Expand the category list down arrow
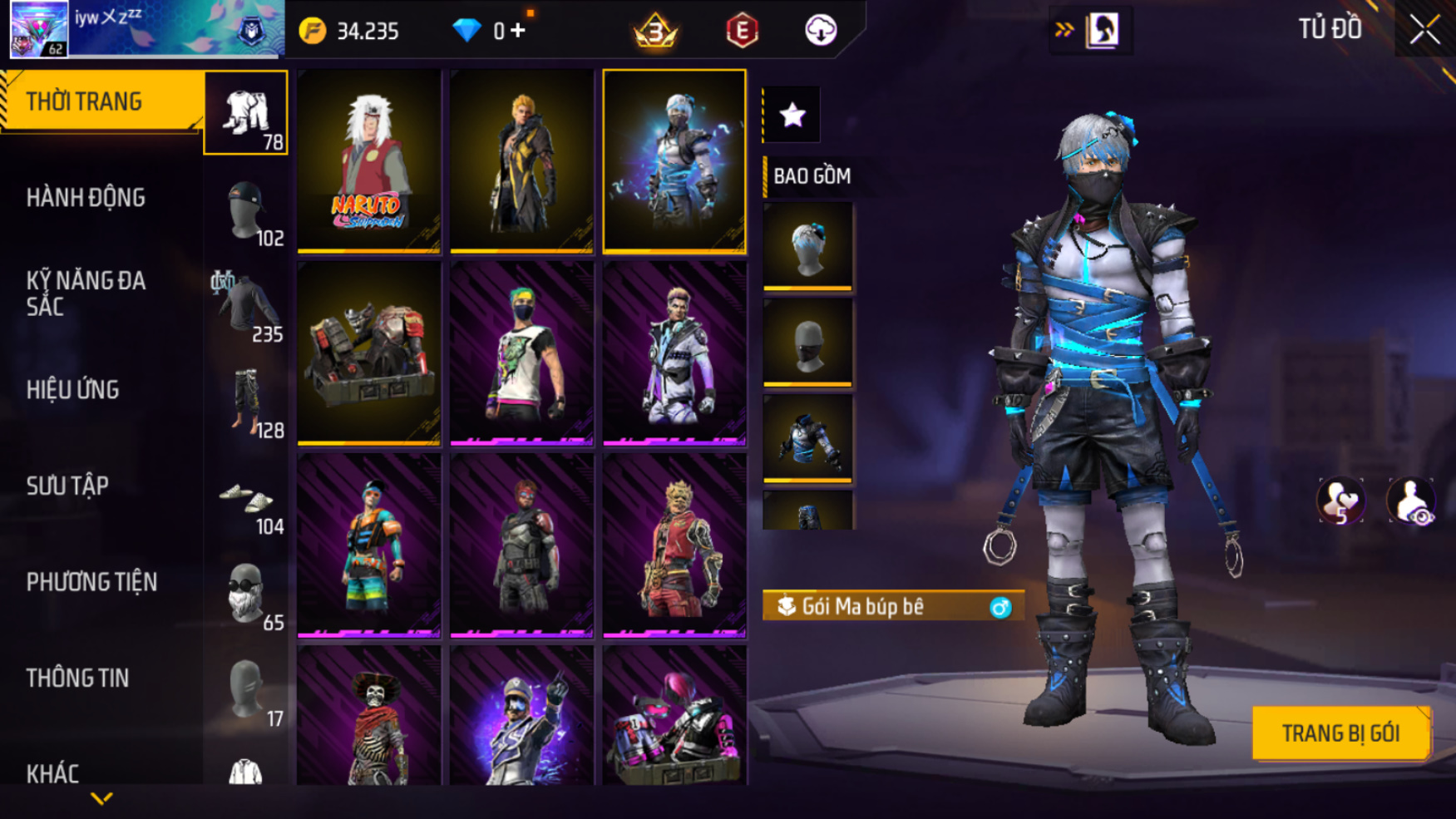The image size is (1456, 819). [x=101, y=799]
